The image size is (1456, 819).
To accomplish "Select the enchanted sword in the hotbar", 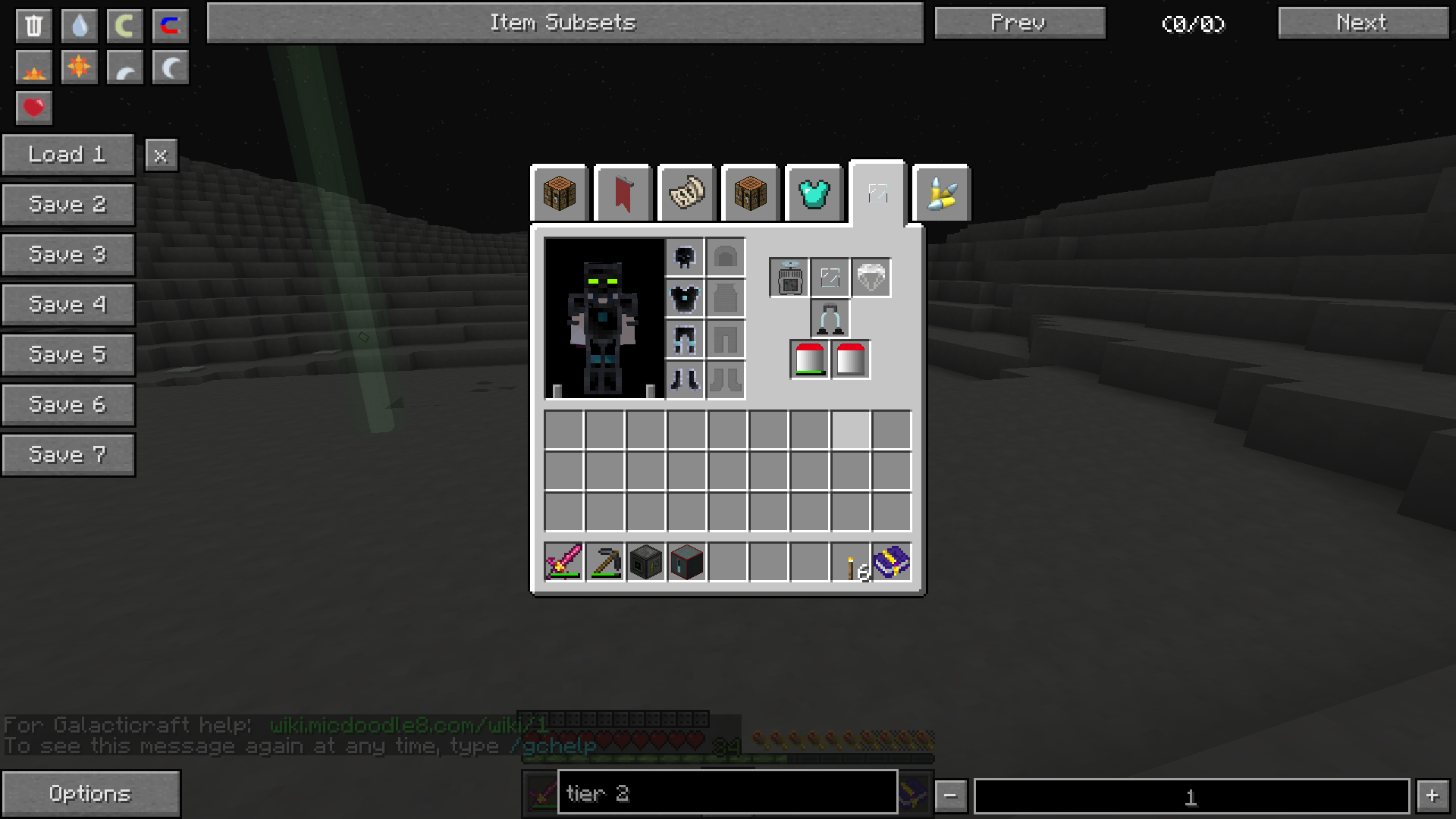I will click(x=564, y=562).
